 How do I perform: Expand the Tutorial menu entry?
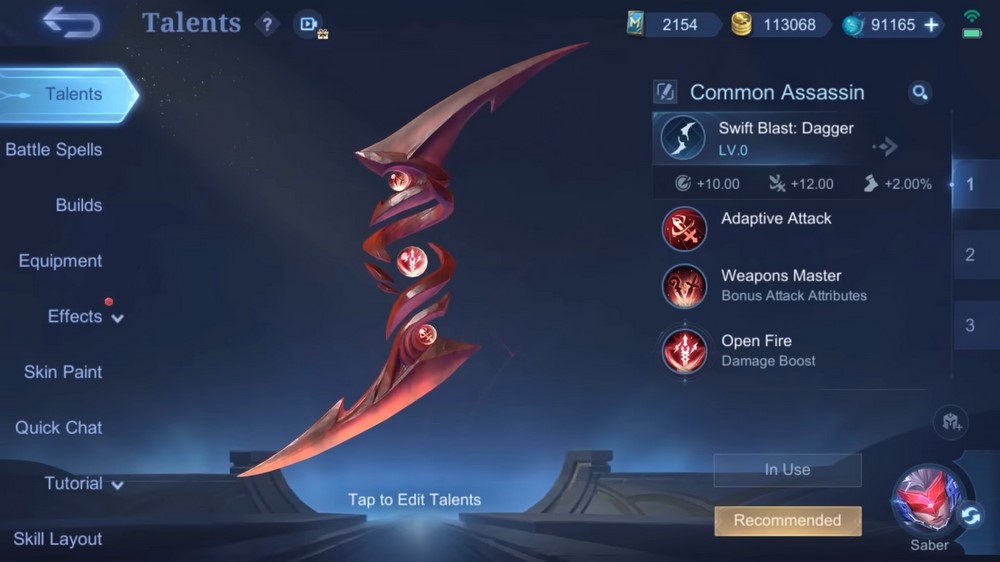(83, 484)
